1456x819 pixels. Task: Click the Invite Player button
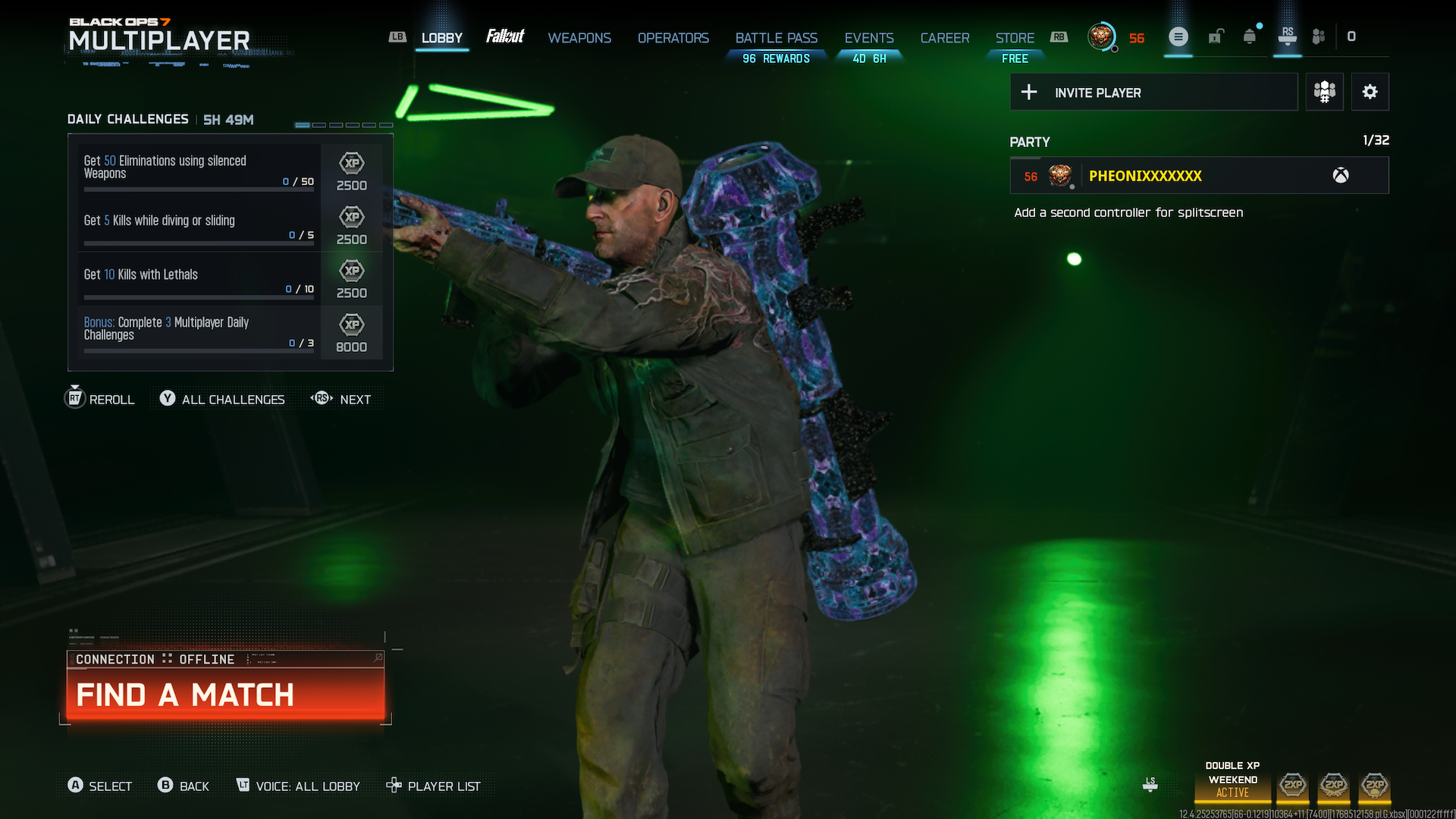[1153, 93]
